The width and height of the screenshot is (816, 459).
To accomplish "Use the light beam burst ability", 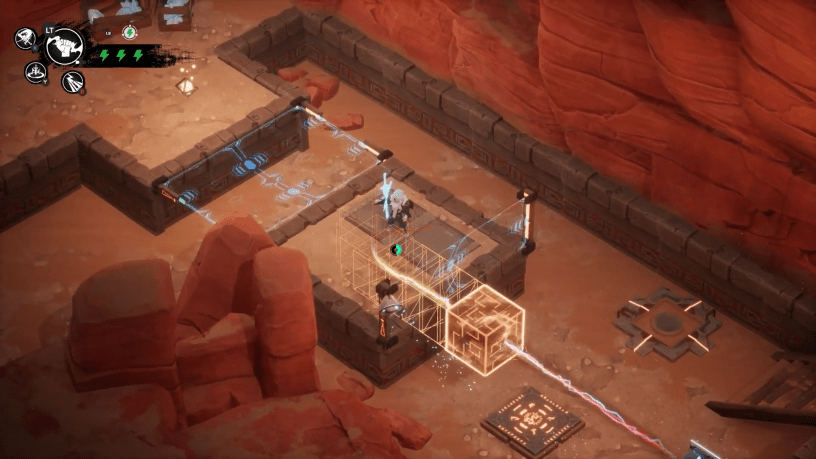I will 73,82.
